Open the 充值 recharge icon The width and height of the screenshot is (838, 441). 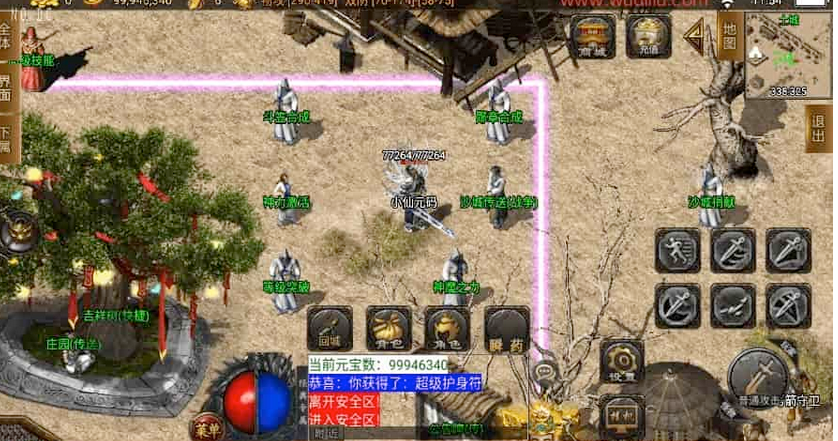point(648,37)
